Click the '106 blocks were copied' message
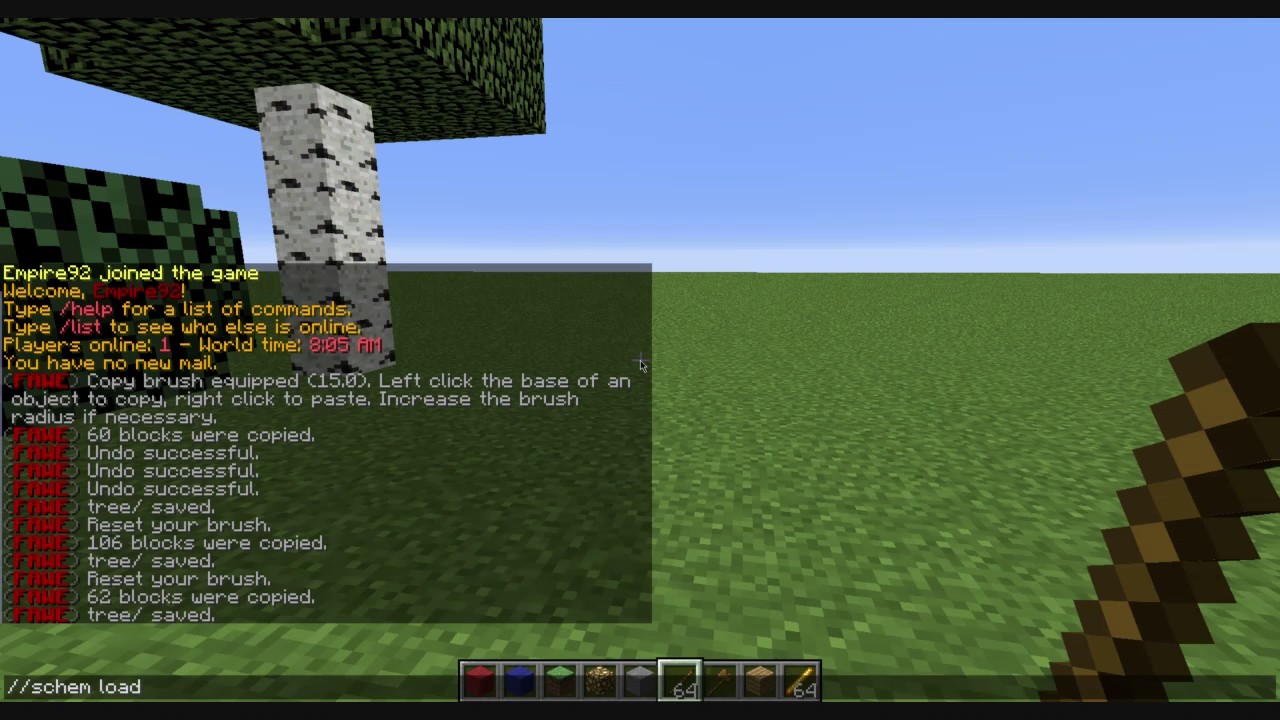Image resolution: width=1280 pixels, height=720 pixels. click(x=205, y=543)
